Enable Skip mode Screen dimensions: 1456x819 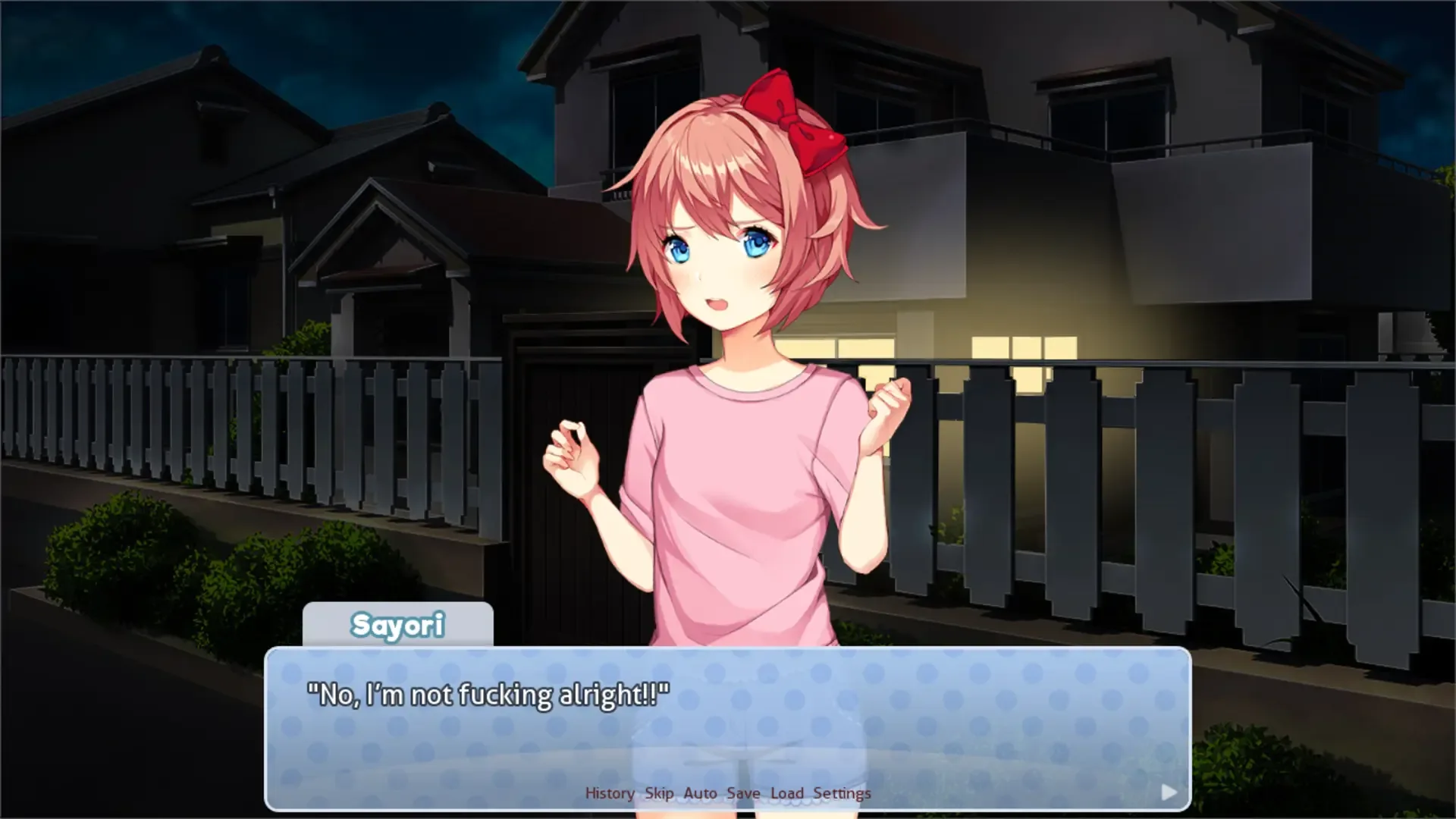click(658, 792)
